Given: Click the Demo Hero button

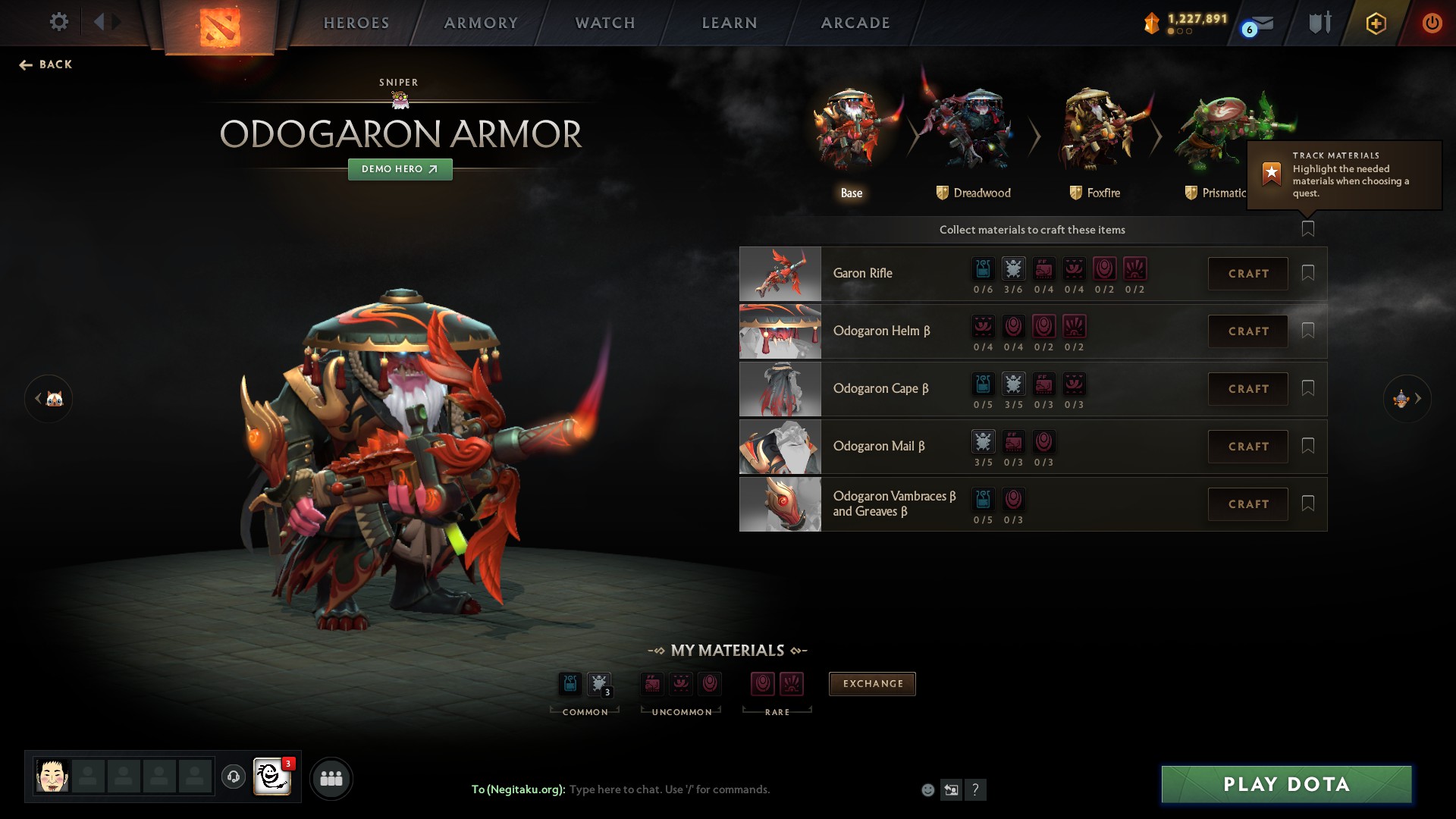Looking at the screenshot, I should 400,169.
